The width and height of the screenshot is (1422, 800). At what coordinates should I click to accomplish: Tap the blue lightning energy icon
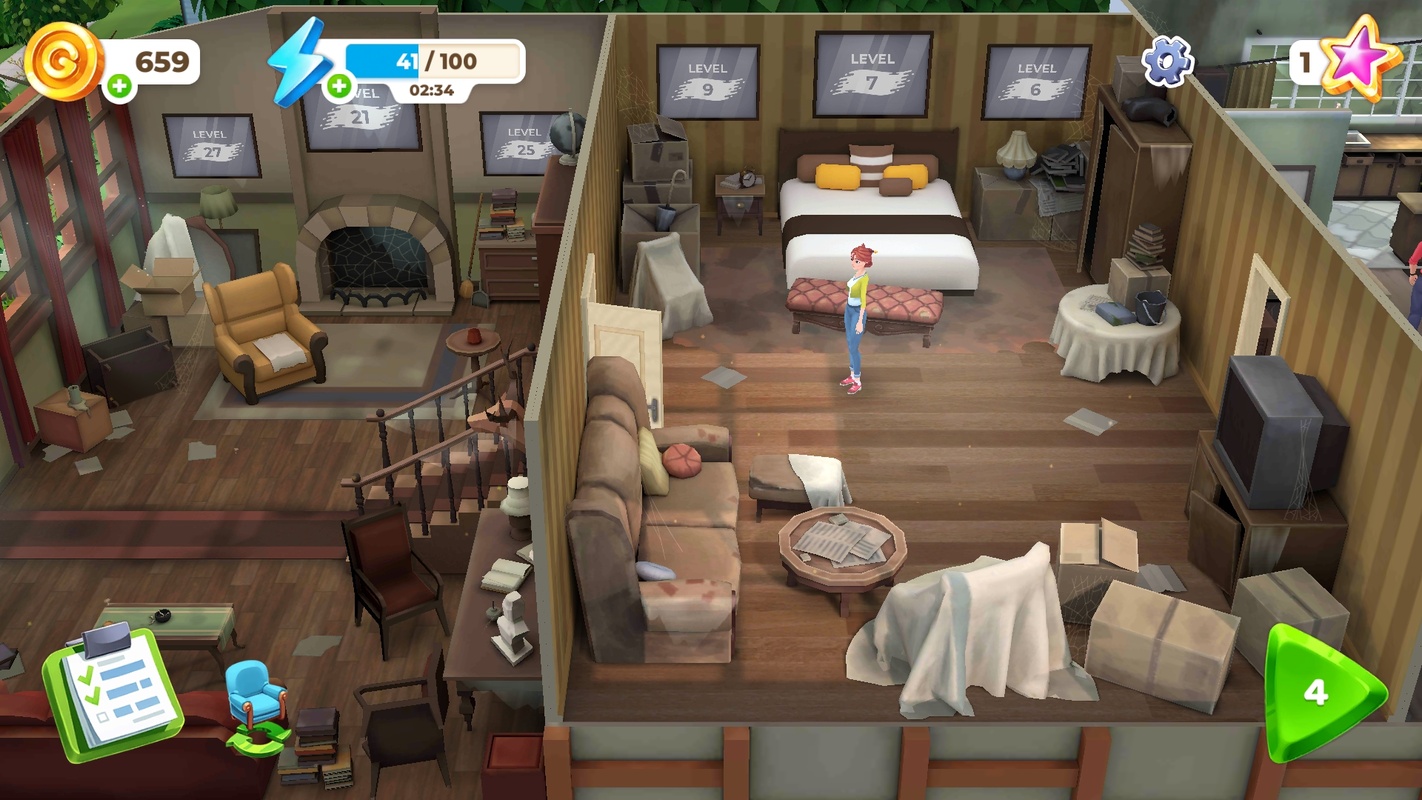pyautogui.click(x=299, y=61)
